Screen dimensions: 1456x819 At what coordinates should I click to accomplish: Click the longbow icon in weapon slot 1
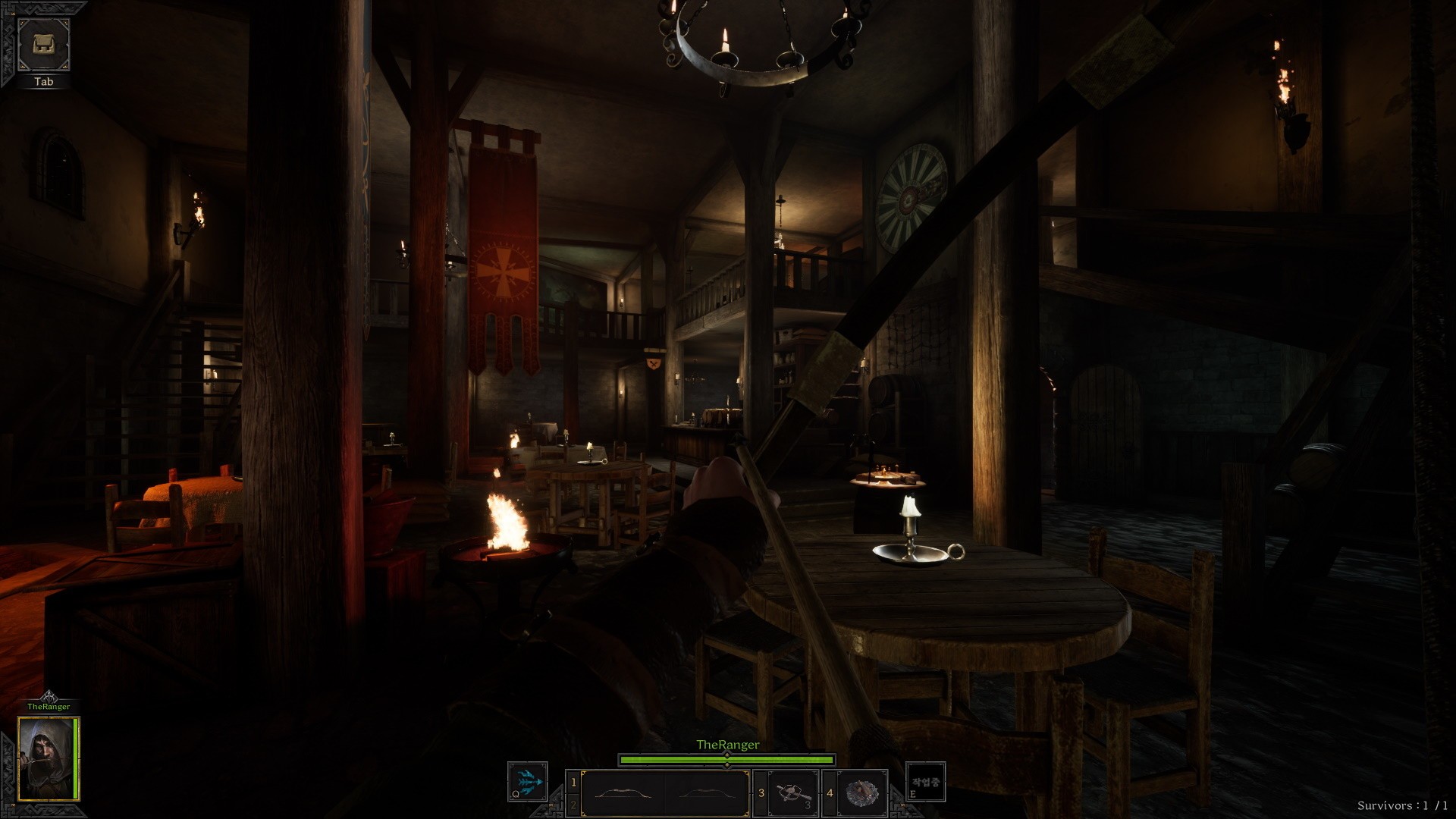(623, 792)
